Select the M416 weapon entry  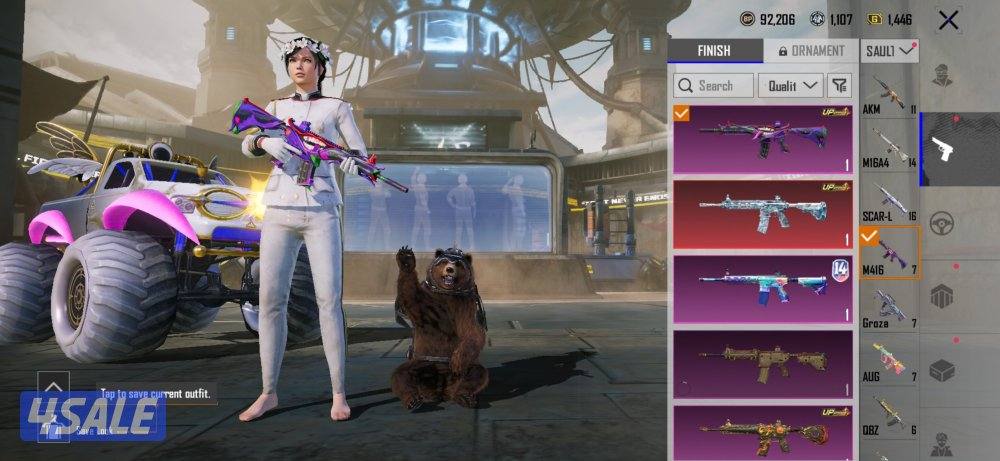click(x=888, y=253)
